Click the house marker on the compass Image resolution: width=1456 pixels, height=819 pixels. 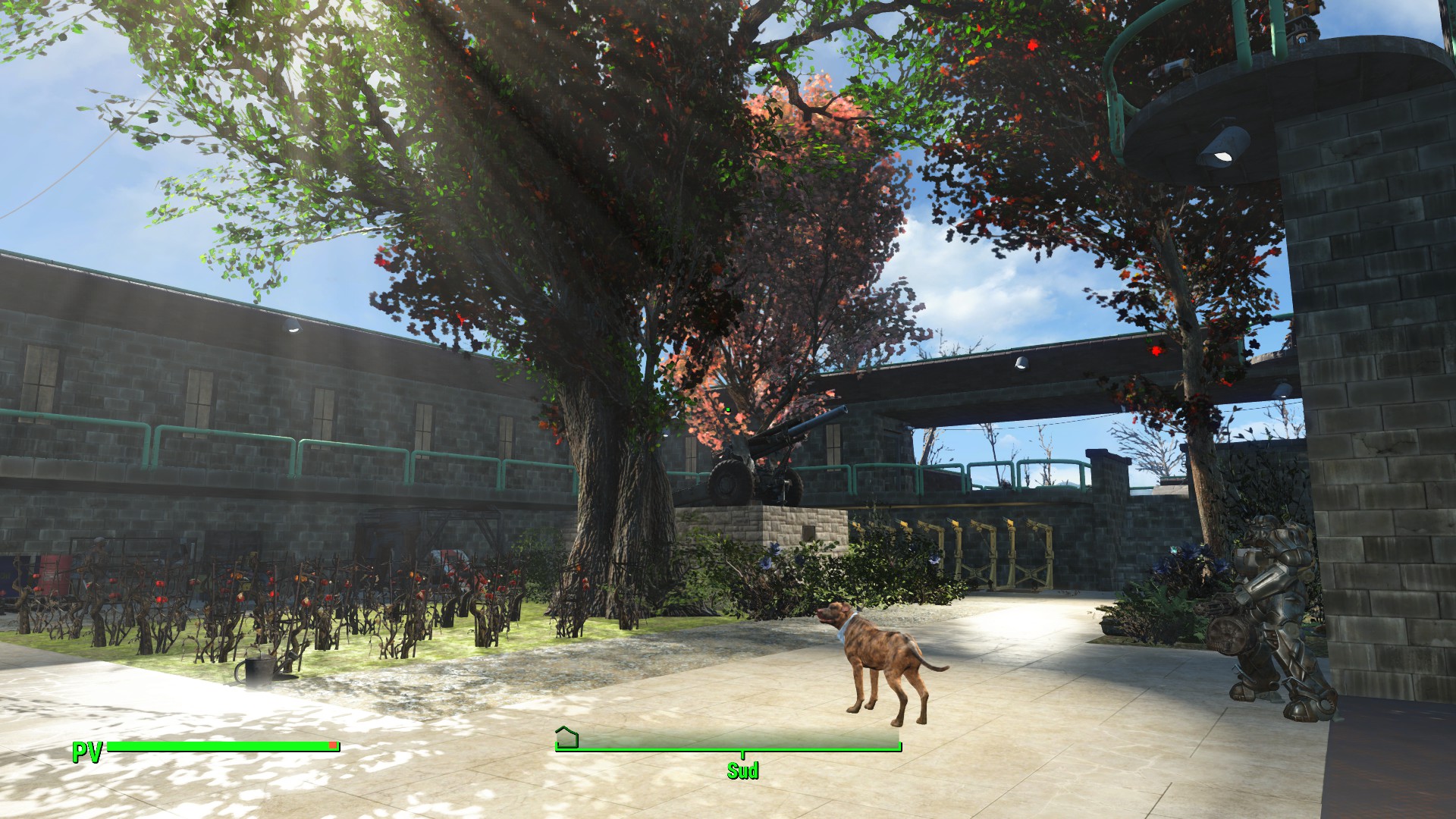pyautogui.click(x=566, y=736)
